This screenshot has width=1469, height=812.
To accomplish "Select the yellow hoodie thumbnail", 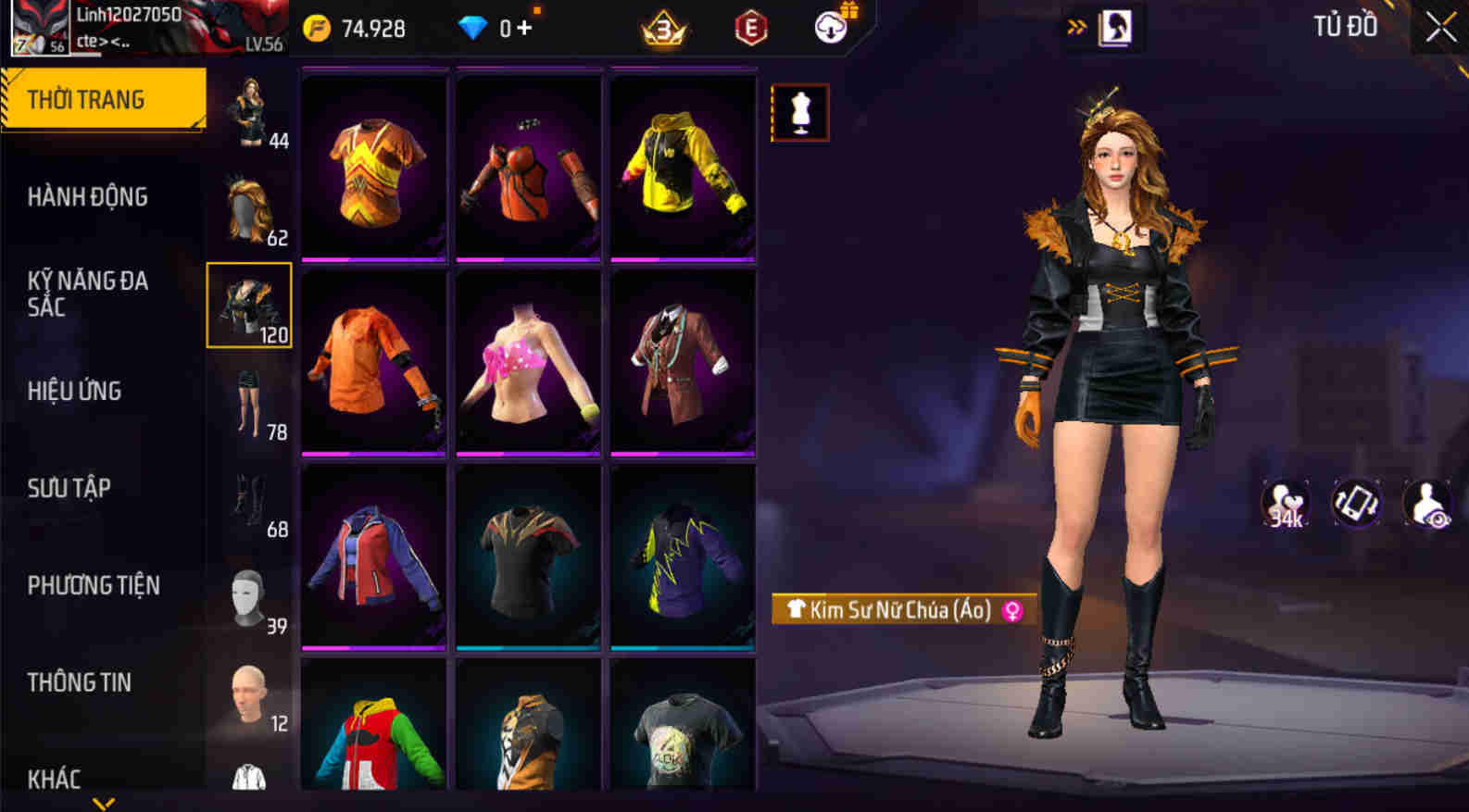I will click(x=682, y=167).
